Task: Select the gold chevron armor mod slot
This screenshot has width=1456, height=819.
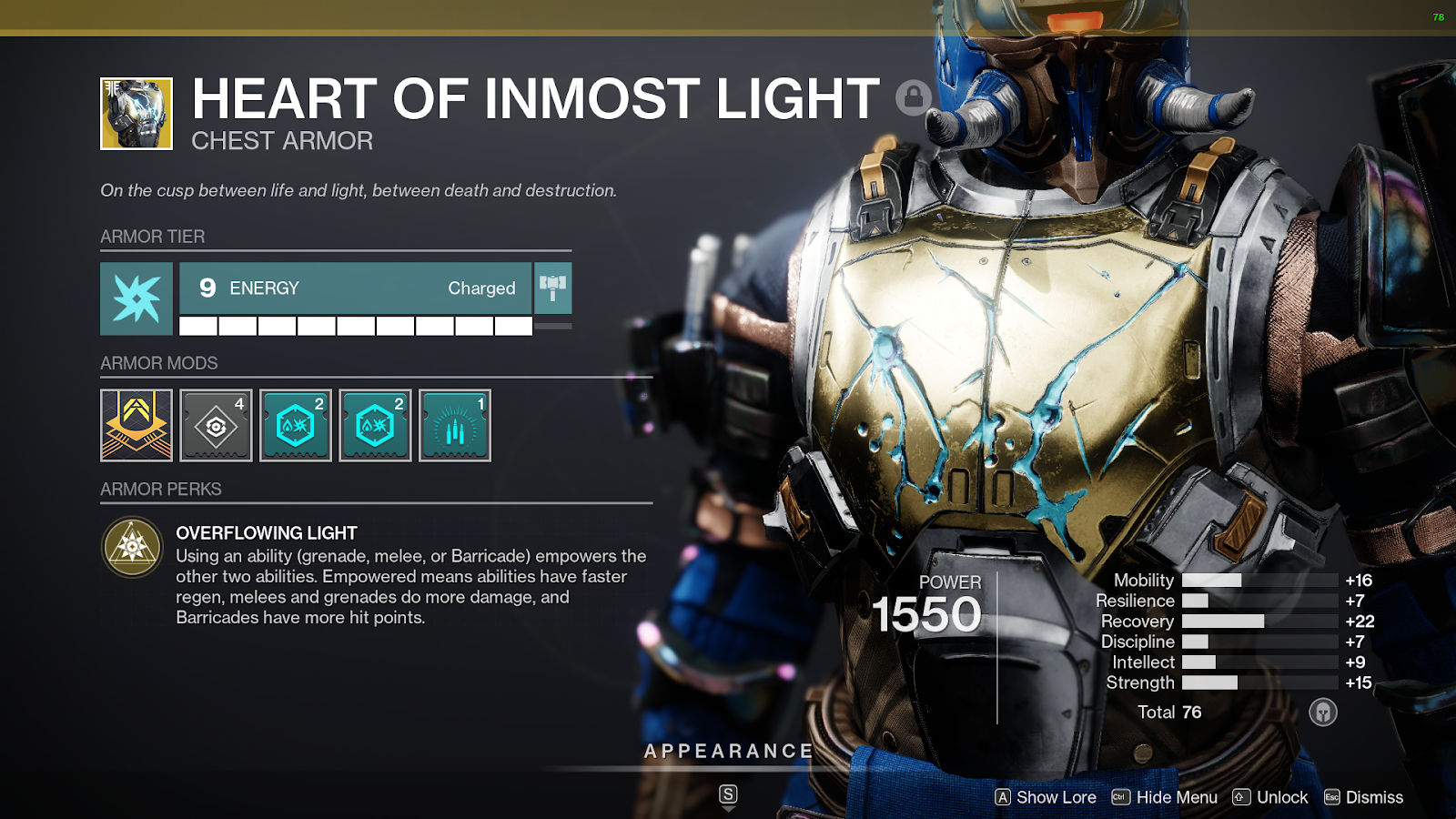Action: pyautogui.click(x=136, y=425)
